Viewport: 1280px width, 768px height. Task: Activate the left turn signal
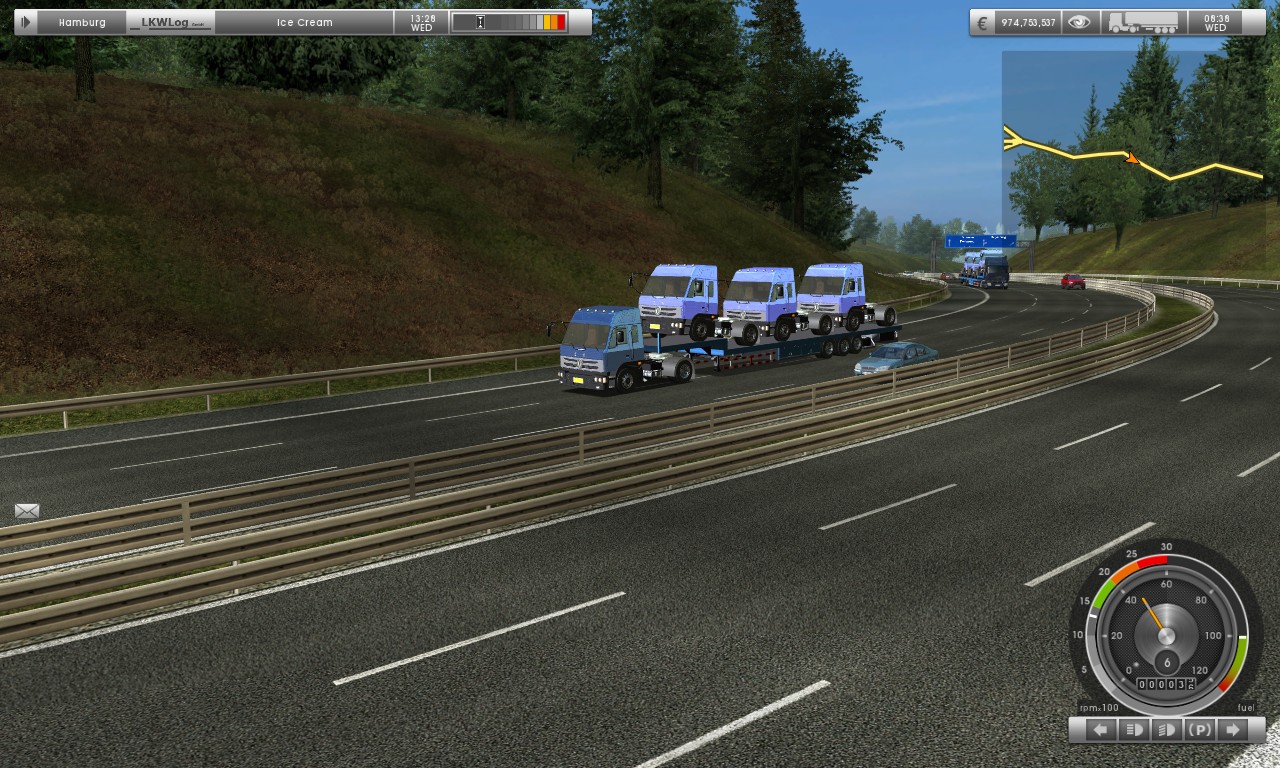(x=1100, y=730)
